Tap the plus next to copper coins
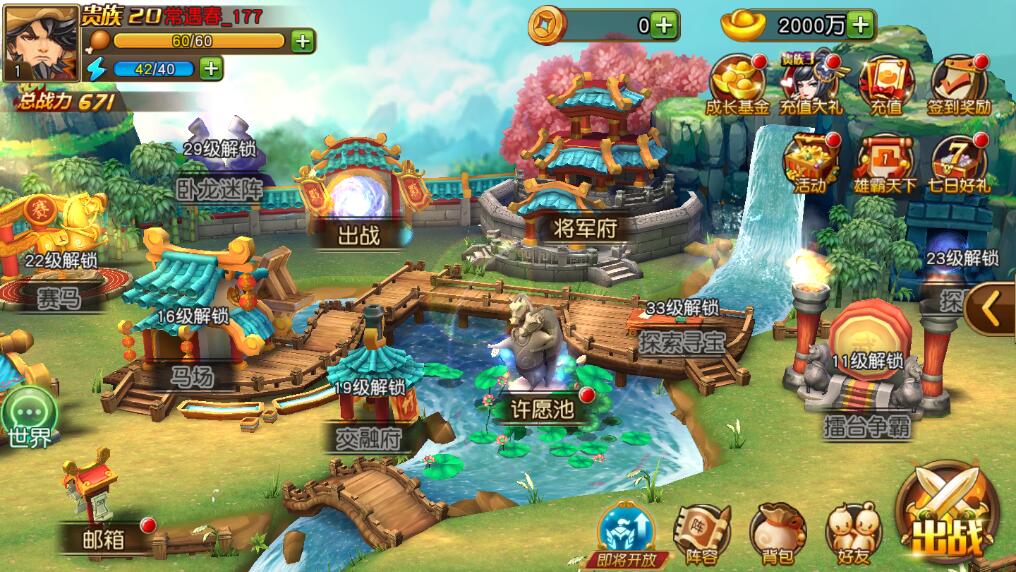 [x=665, y=24]
